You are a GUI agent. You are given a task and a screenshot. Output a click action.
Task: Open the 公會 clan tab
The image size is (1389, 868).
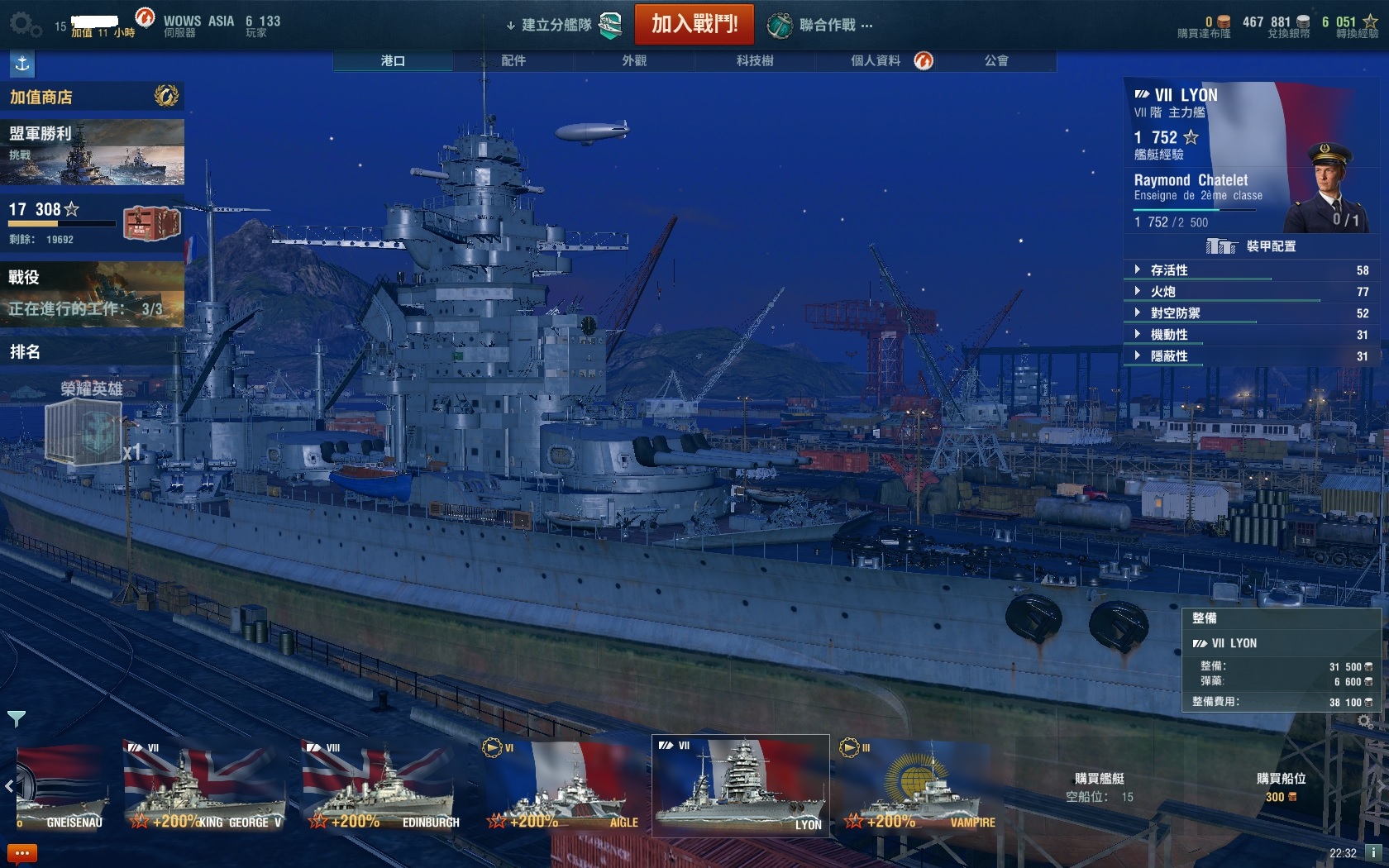tap(996, 60)
